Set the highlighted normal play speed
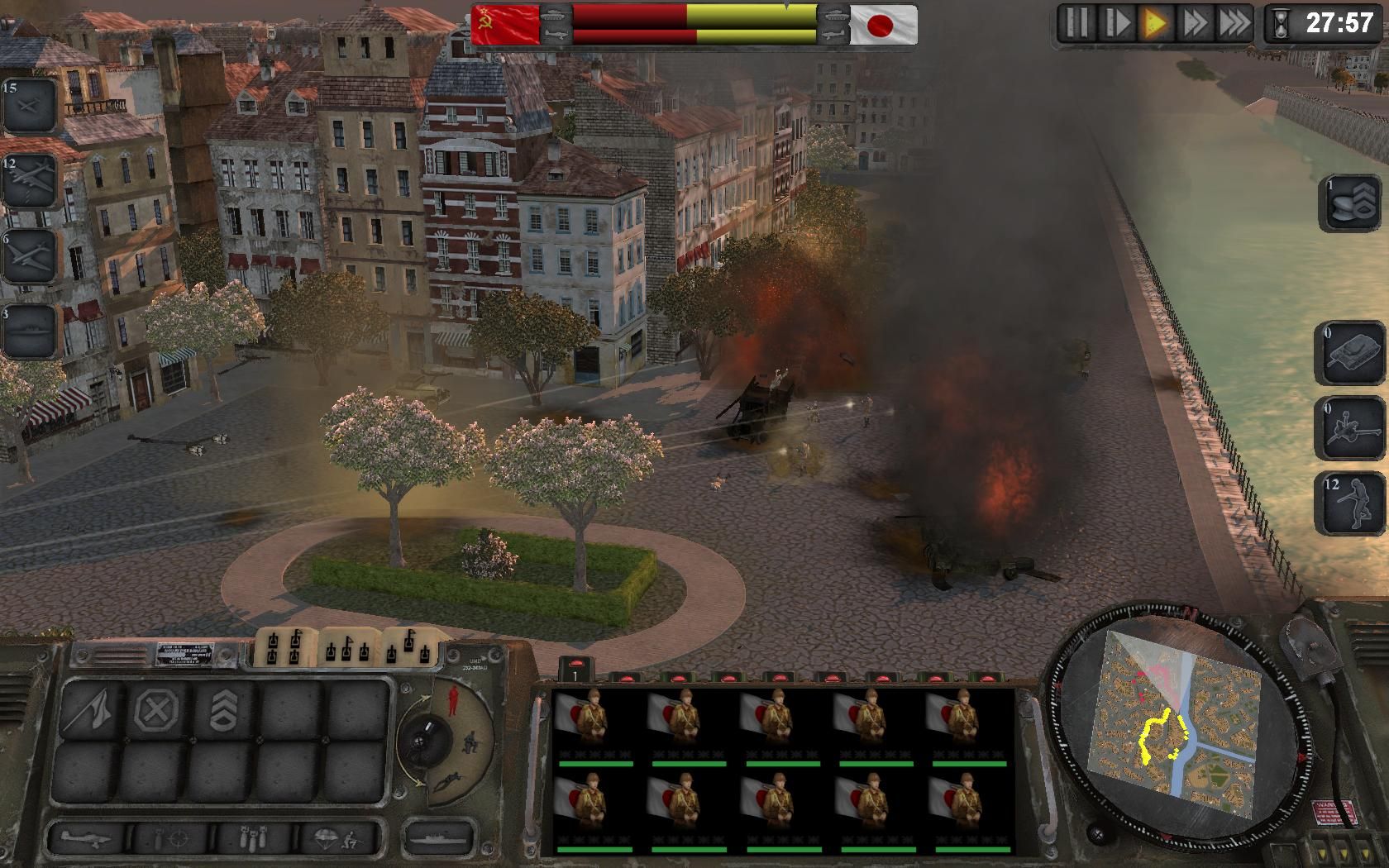 [x=1155, y=23]
